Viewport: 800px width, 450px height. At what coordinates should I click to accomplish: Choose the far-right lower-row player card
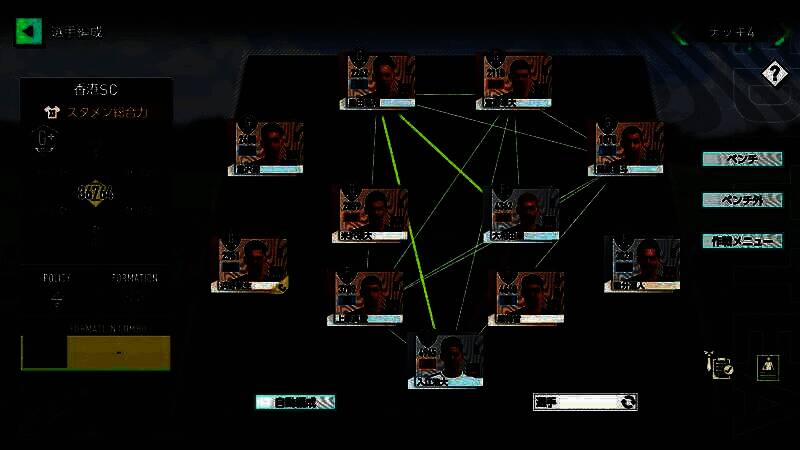pyautogui.click(x=641, y=264)
